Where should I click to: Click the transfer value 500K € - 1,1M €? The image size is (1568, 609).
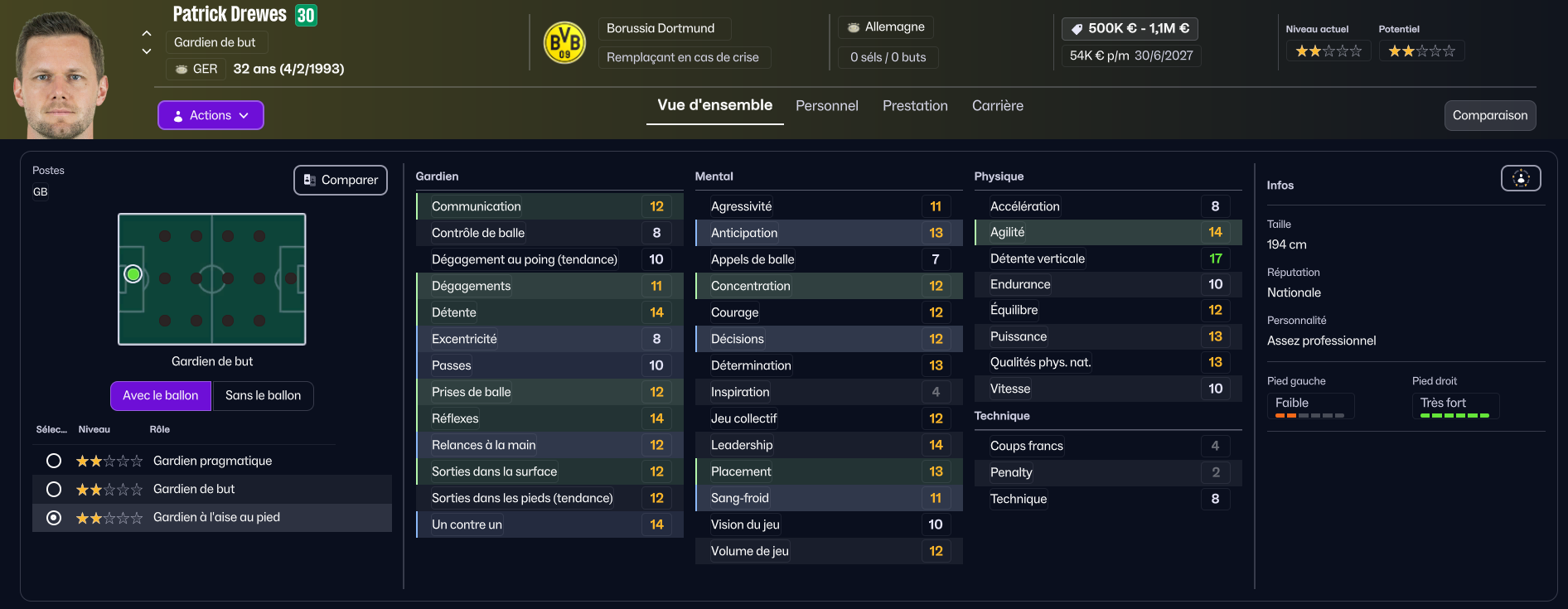pyautogui.click(x=1130, y=28)
